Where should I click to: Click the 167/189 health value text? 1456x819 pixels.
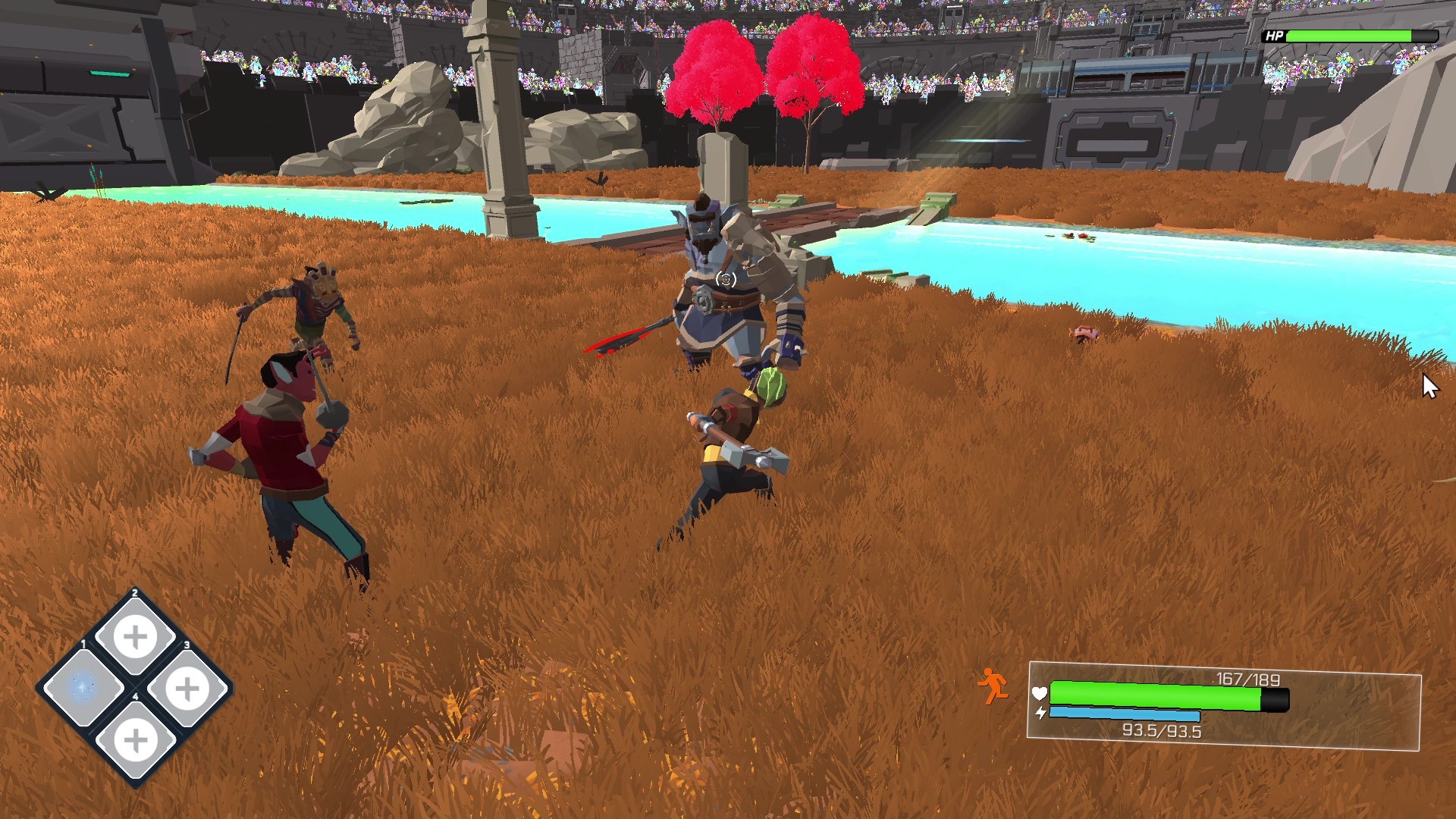[1247, 680]
